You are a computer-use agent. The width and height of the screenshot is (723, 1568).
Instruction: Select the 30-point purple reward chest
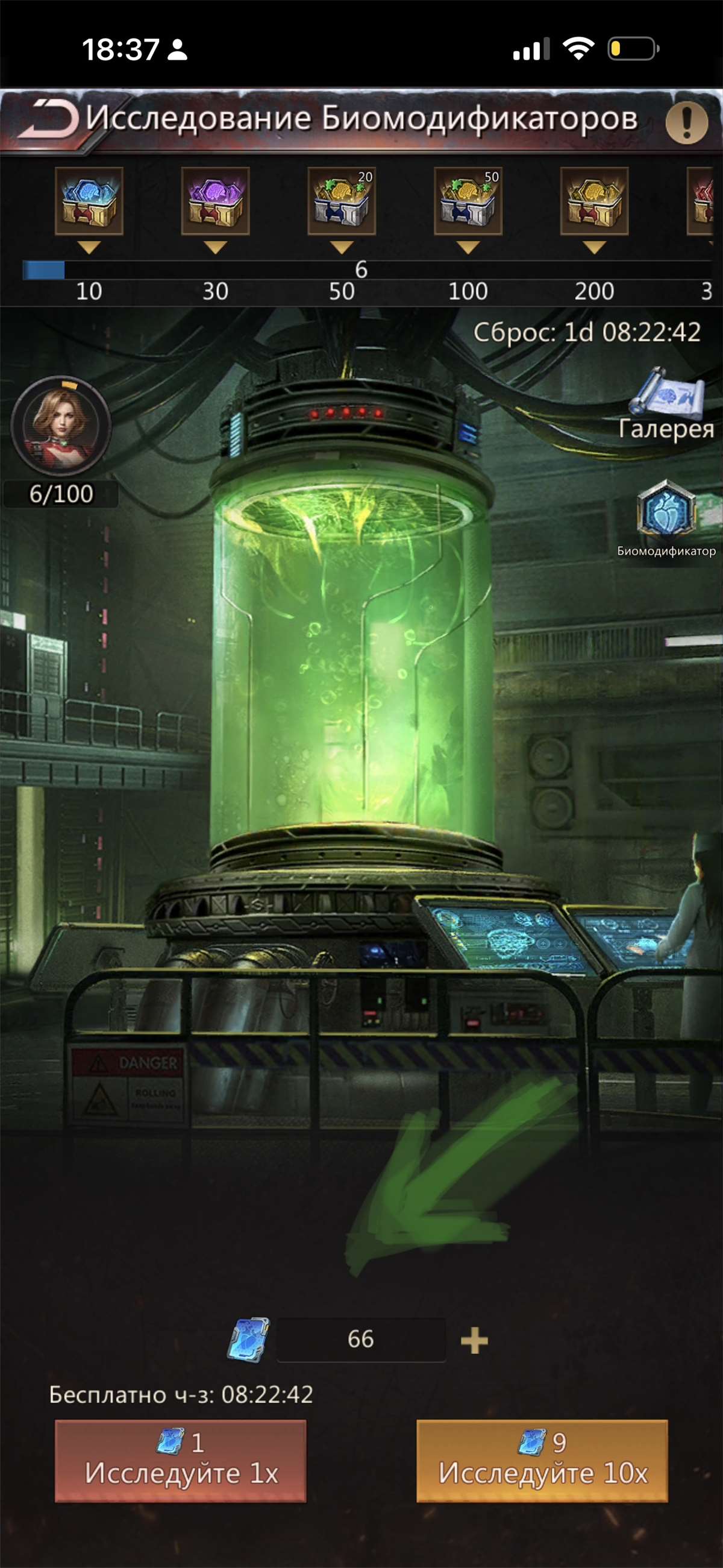pos(216,201)
